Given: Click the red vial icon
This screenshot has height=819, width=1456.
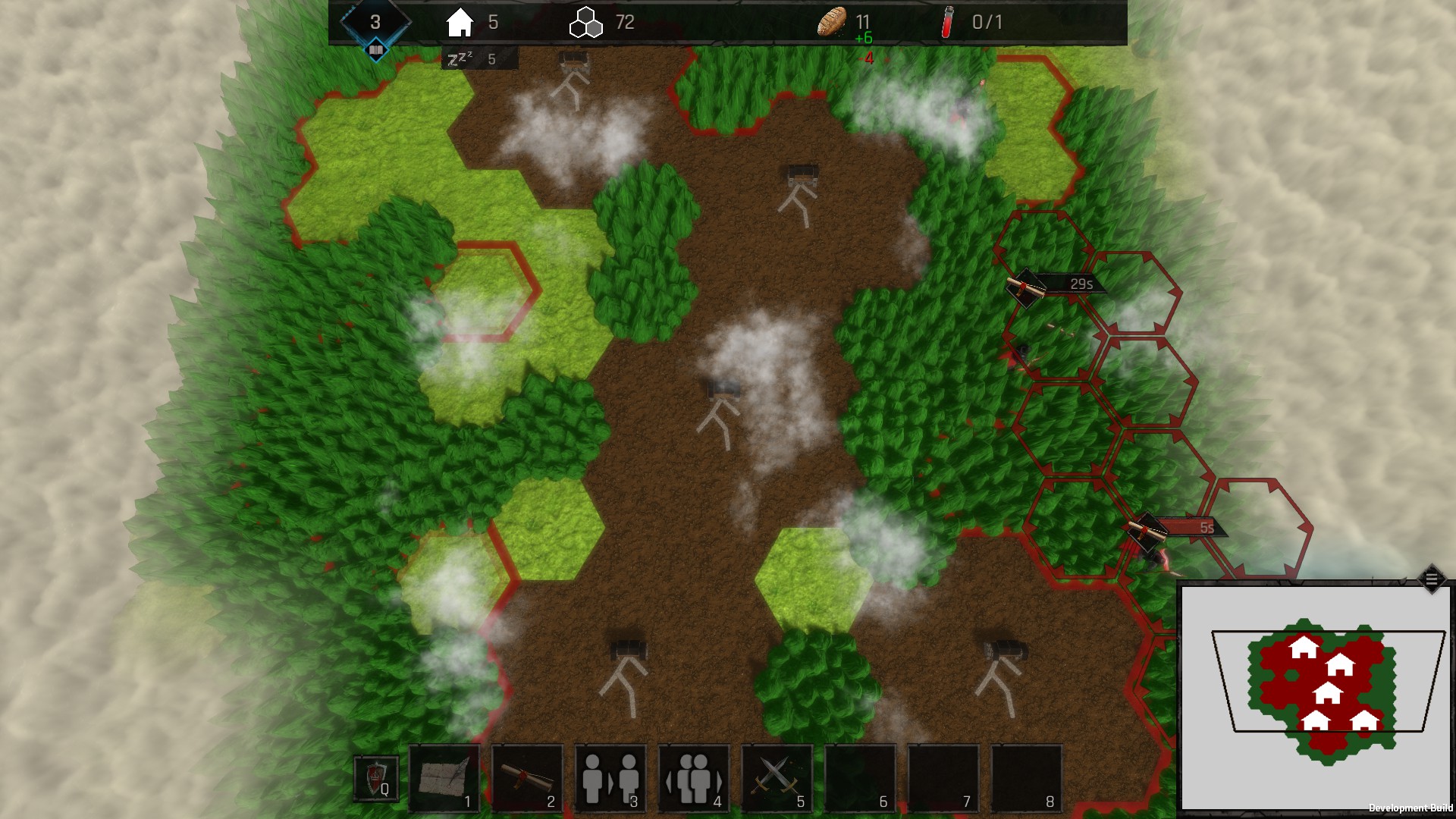Looking at the screenshot, I should (947, 22).
